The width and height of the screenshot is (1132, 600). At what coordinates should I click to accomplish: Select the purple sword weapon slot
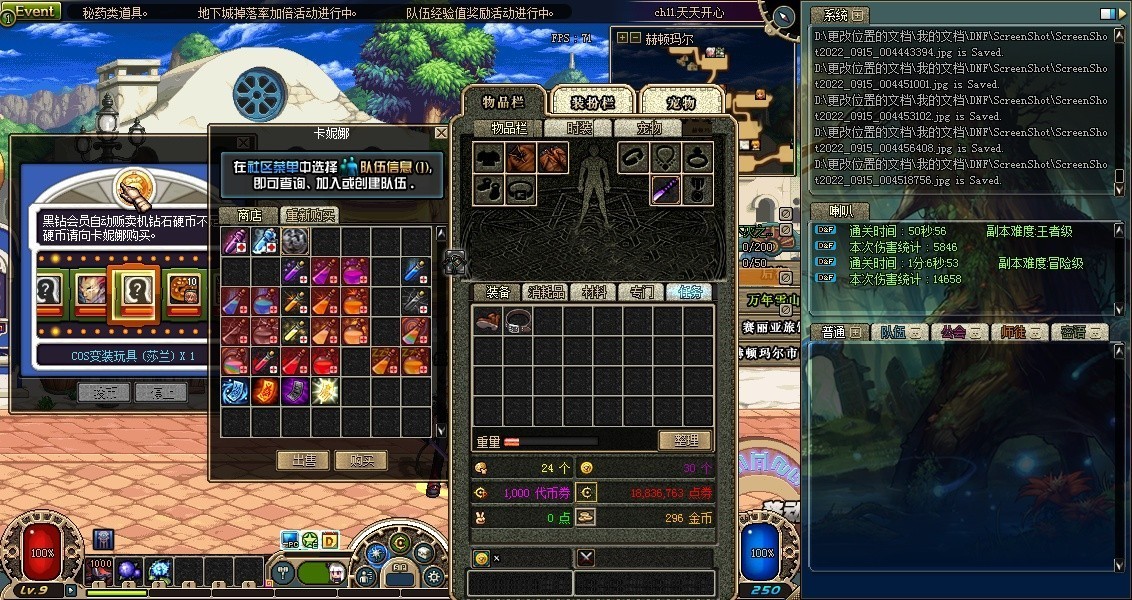[667, 189]
